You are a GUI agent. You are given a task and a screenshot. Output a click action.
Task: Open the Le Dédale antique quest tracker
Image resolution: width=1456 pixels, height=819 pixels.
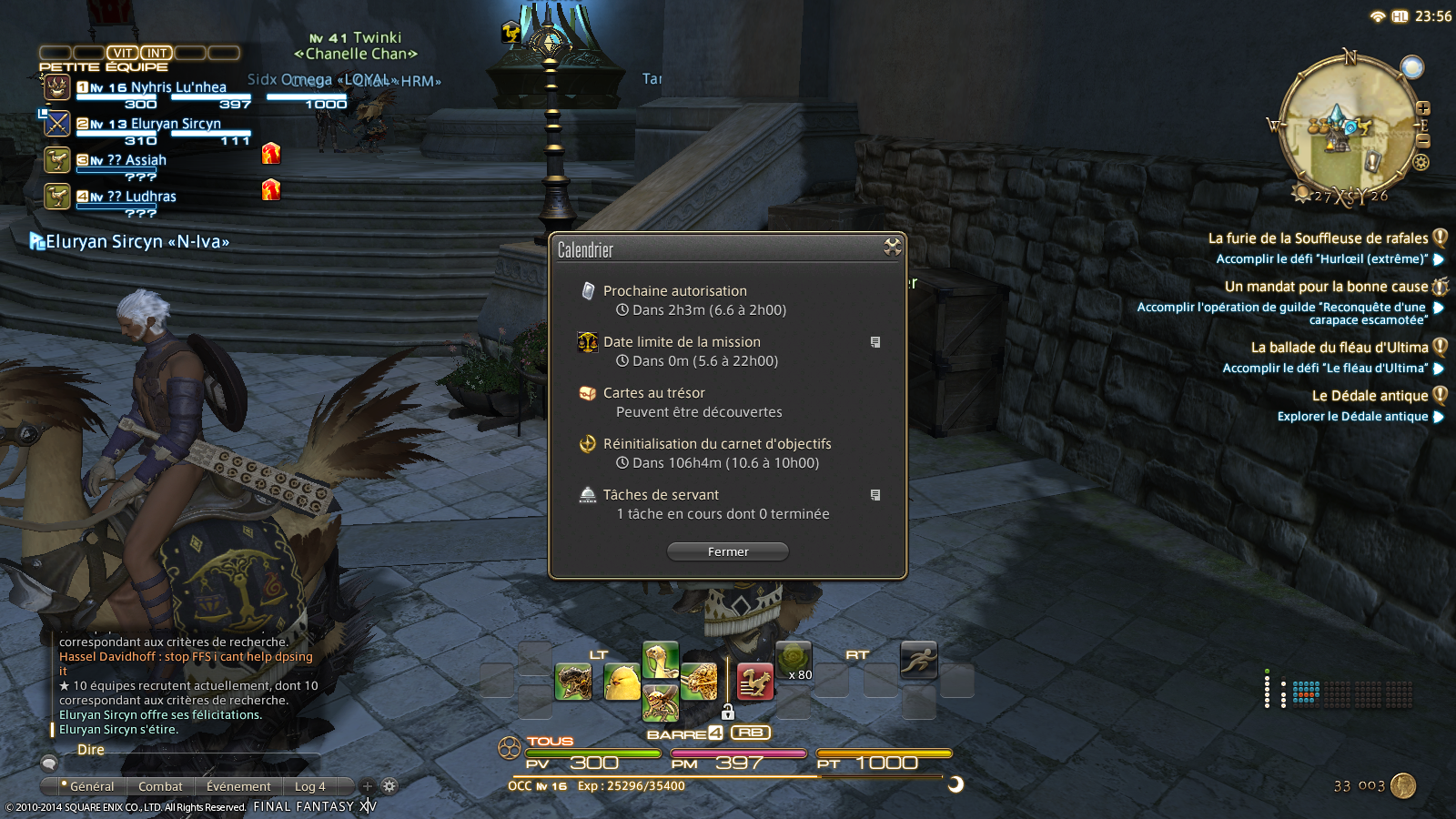(1370, 396)
